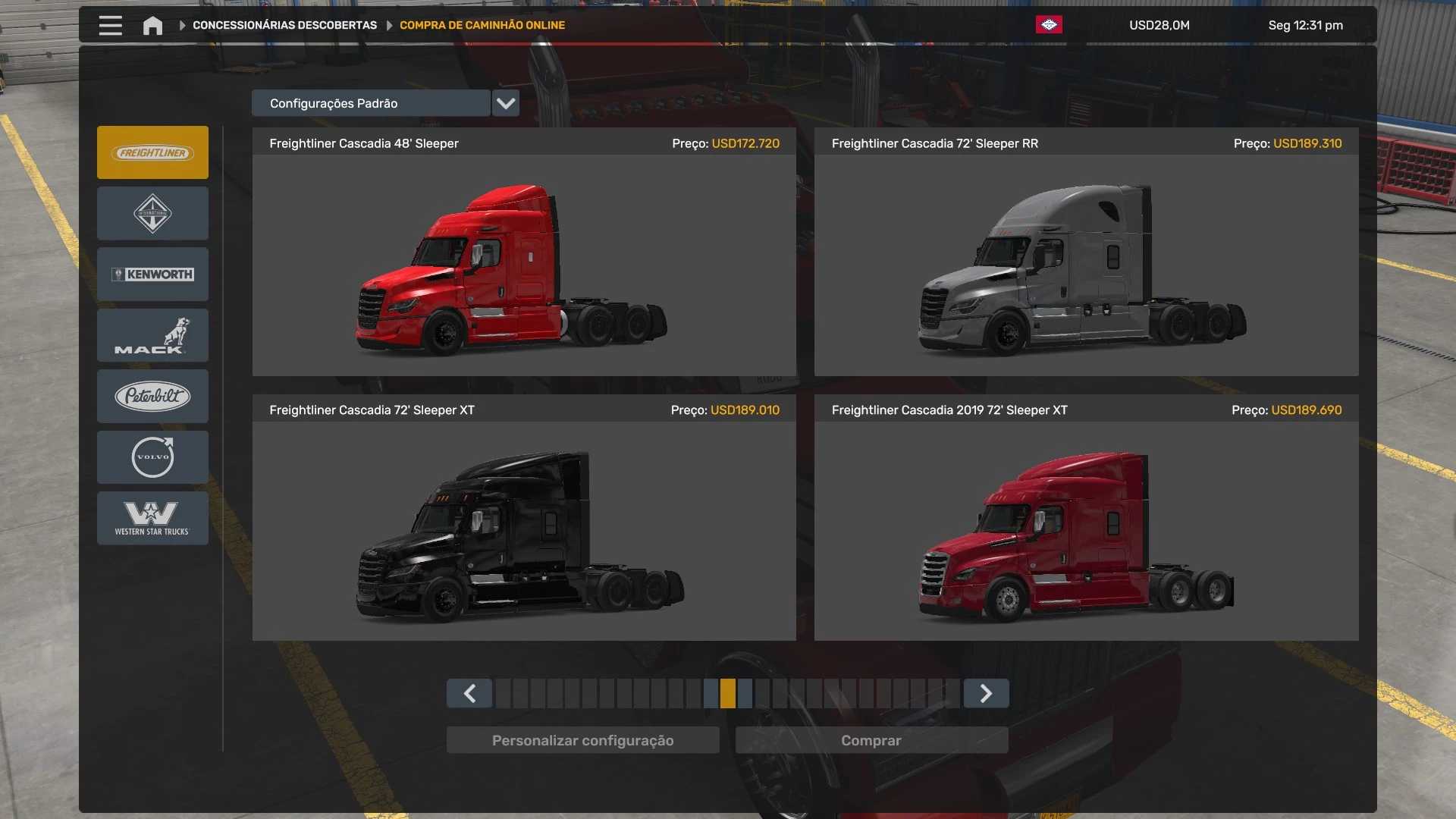This screenshot has height=819, width=1456.
Task: Pick the Freightliner Cascadia 48' Sleeper
Action: [524, 265]
